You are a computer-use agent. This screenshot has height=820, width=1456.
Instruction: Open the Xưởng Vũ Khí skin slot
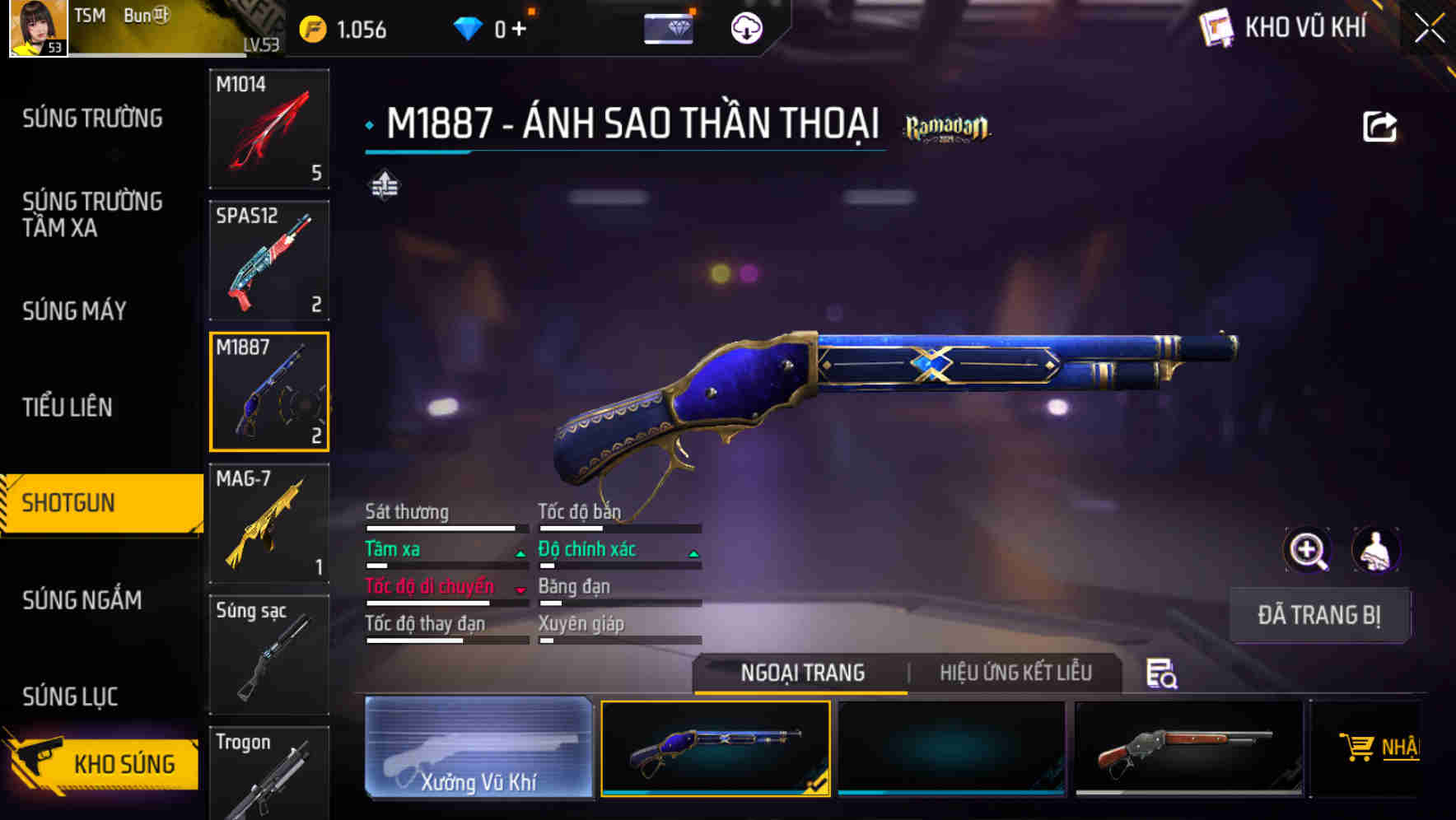tap(478, 748)
